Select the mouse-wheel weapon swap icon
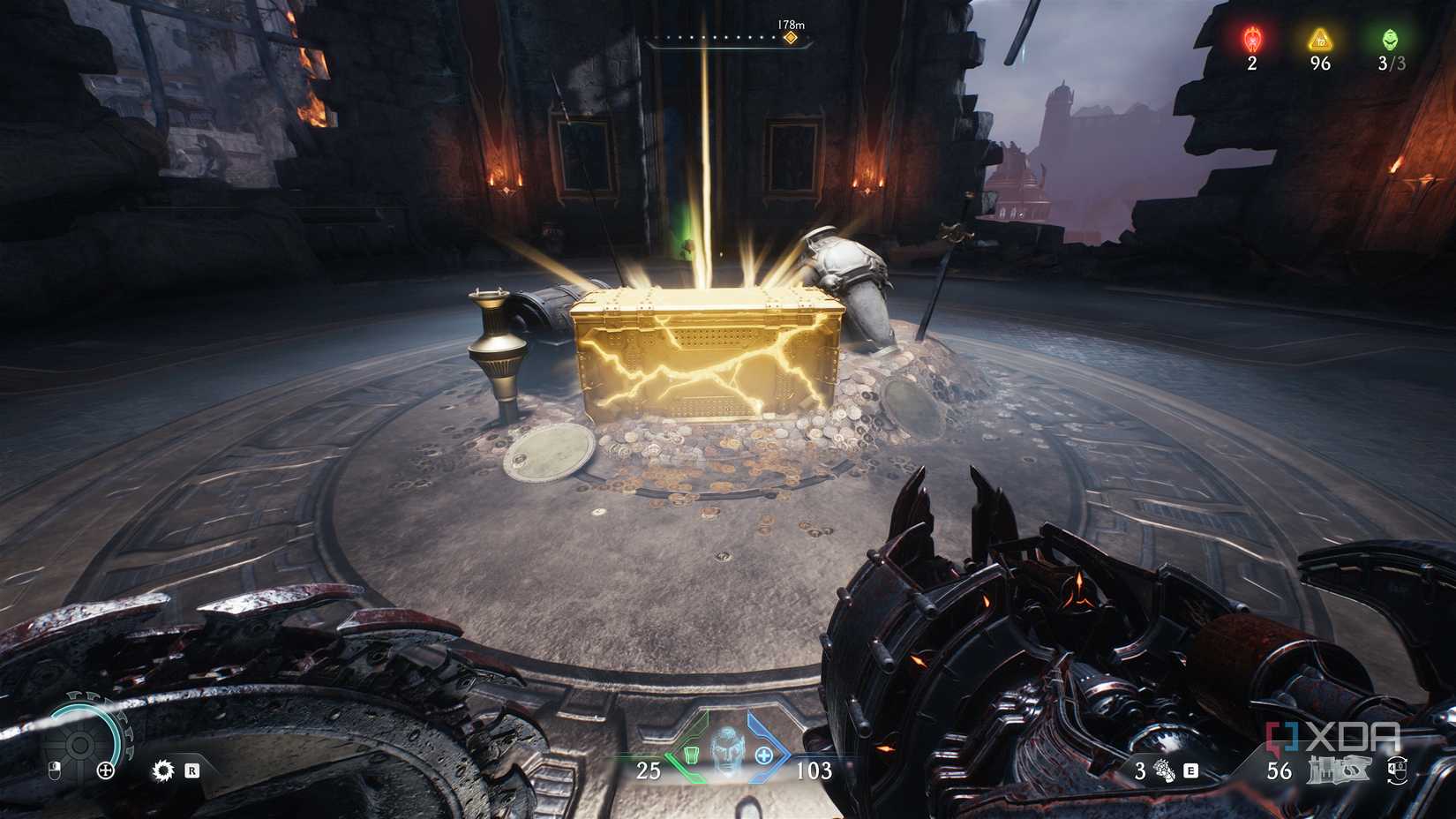This screenshot has width=1456, height=819. coord(1399,770)
